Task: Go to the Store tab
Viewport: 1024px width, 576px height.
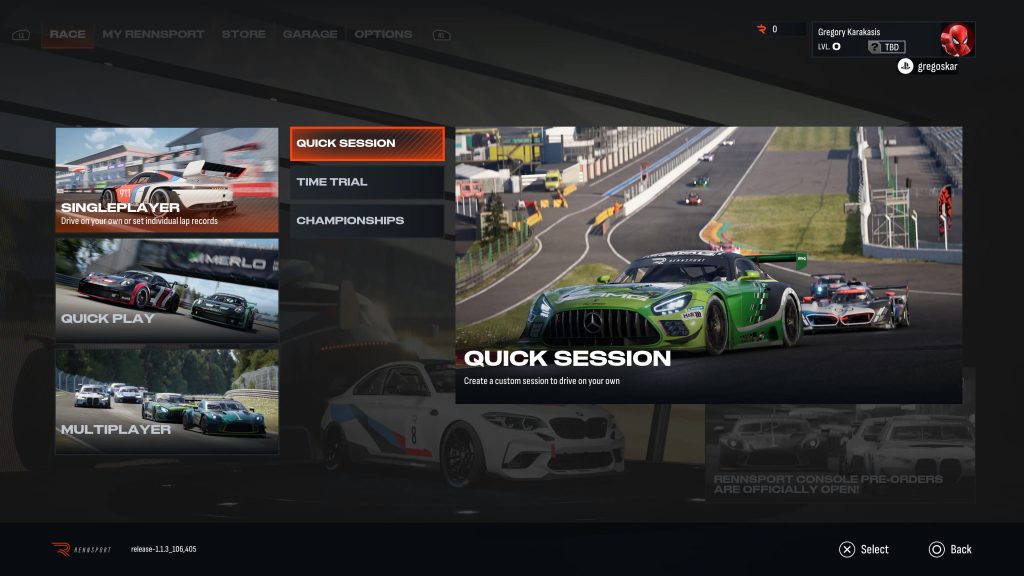Action: click(x=243, y=34)
